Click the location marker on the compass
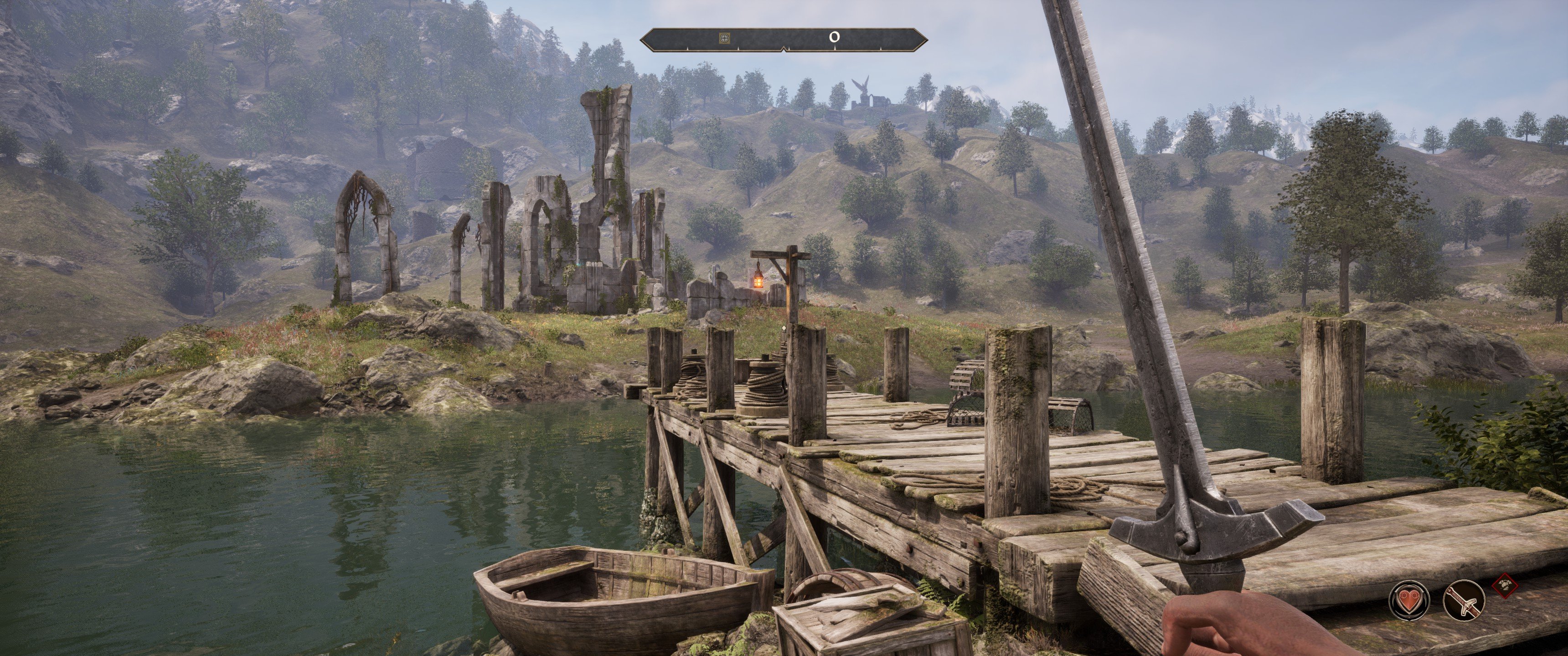 [724, 38]
